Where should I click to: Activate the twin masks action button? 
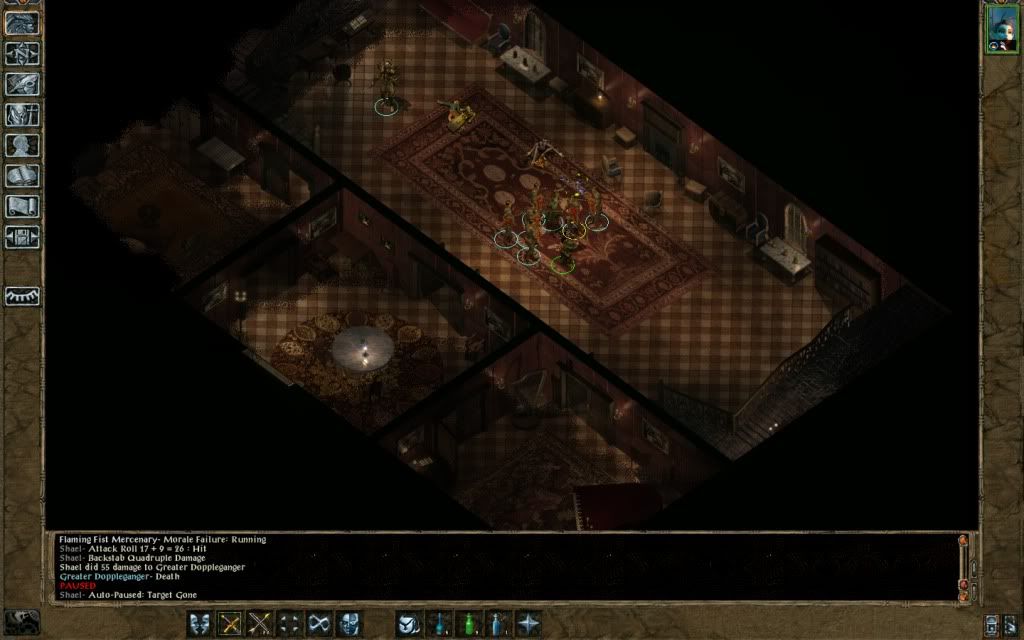(x=200, y=623)
